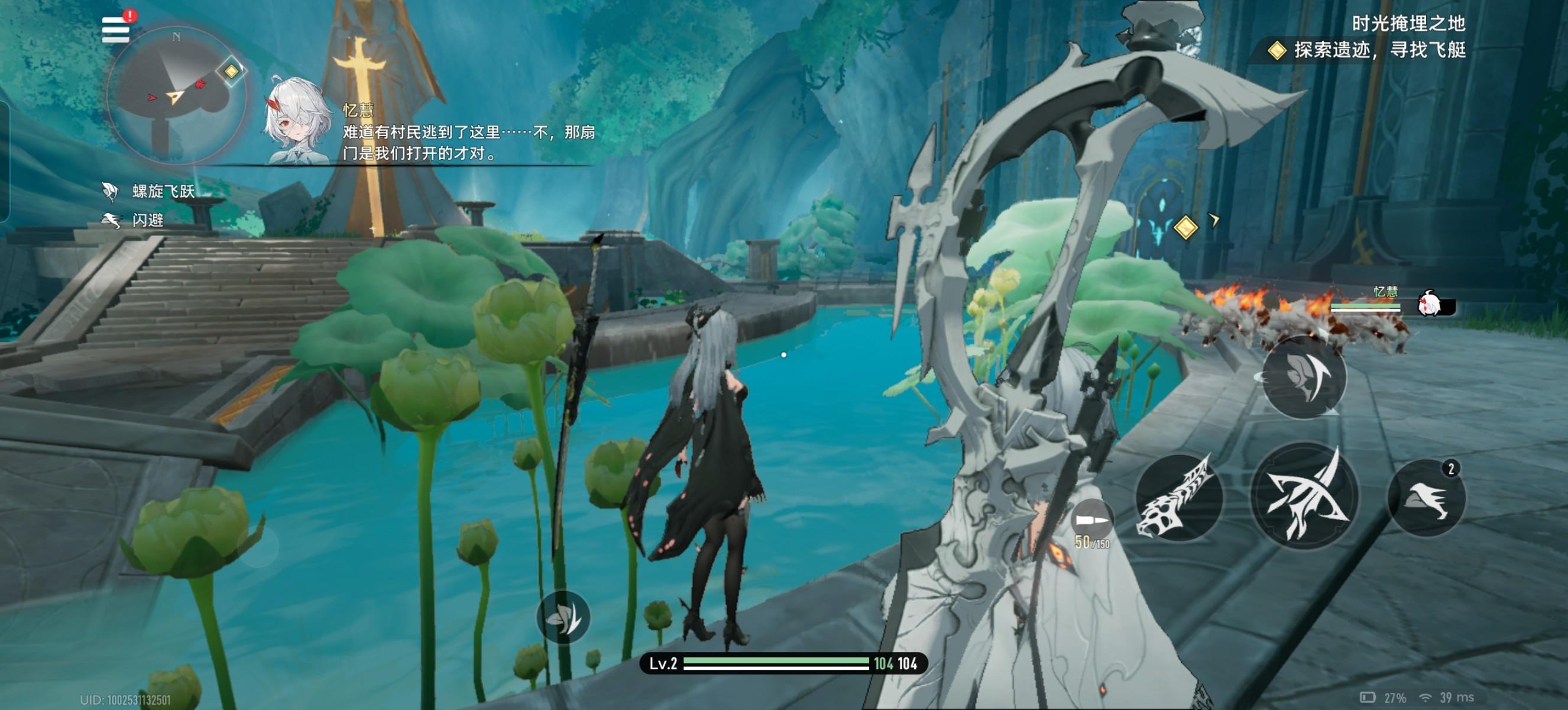Open the hamburger menu with red alert

[x=116, y=29]
